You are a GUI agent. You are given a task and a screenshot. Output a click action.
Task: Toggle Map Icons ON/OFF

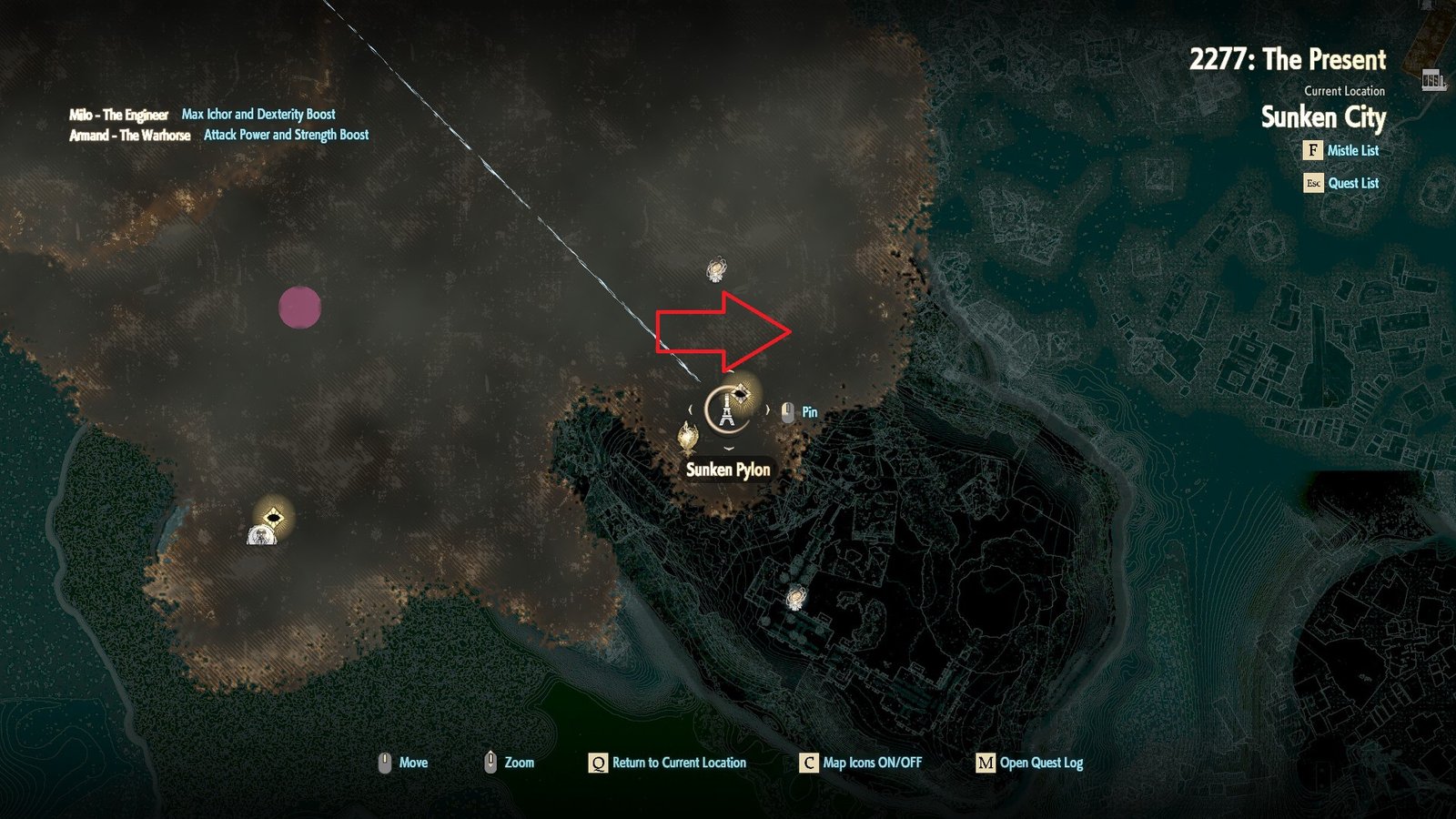pyautogui.click(x=808, y=763)
